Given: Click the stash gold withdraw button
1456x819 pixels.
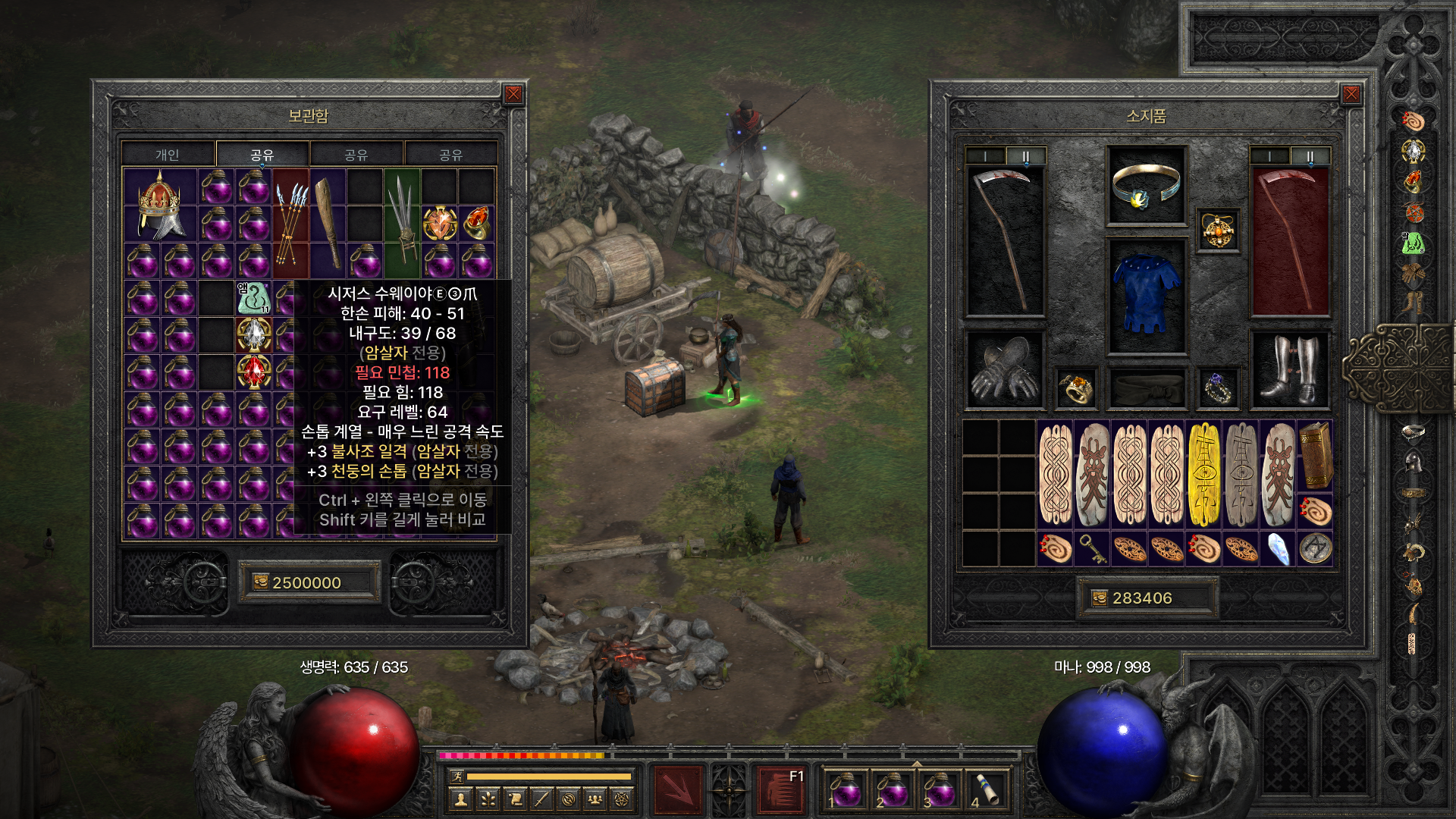Looking at the screenshot, I should pos(261,582).
